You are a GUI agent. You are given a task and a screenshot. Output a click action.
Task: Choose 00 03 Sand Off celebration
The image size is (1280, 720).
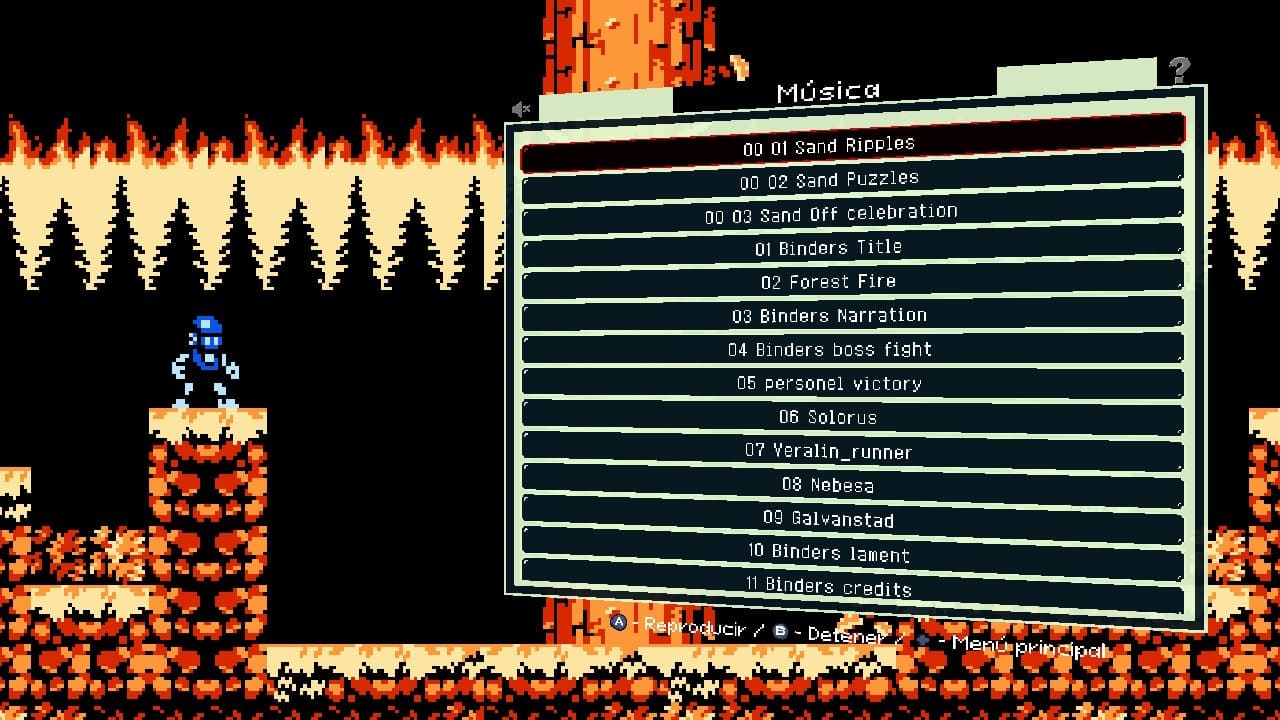pos(830,214)
